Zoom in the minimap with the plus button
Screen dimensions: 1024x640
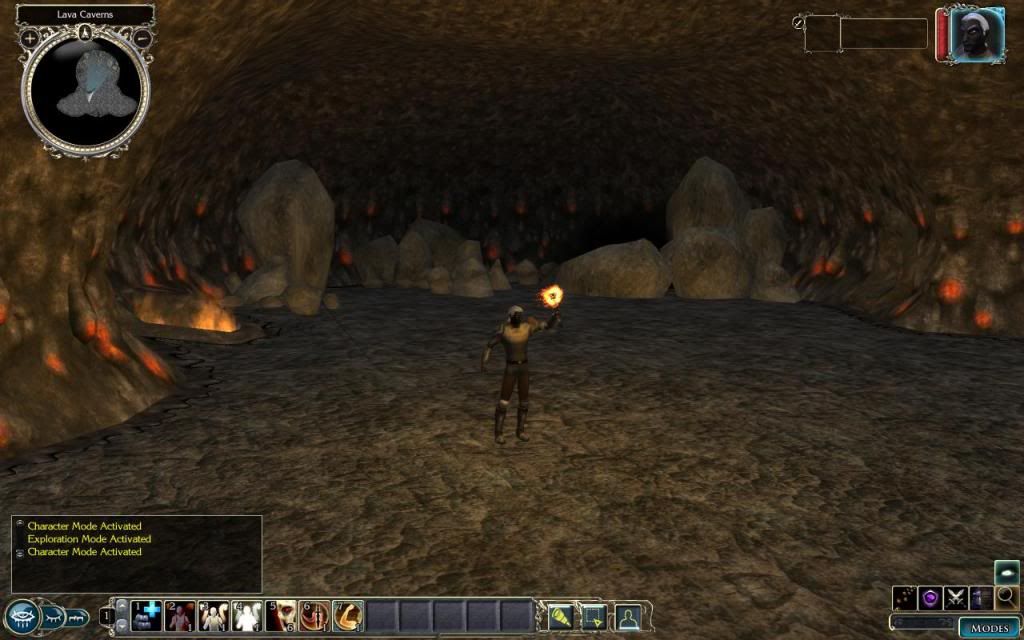click(30, 38)
